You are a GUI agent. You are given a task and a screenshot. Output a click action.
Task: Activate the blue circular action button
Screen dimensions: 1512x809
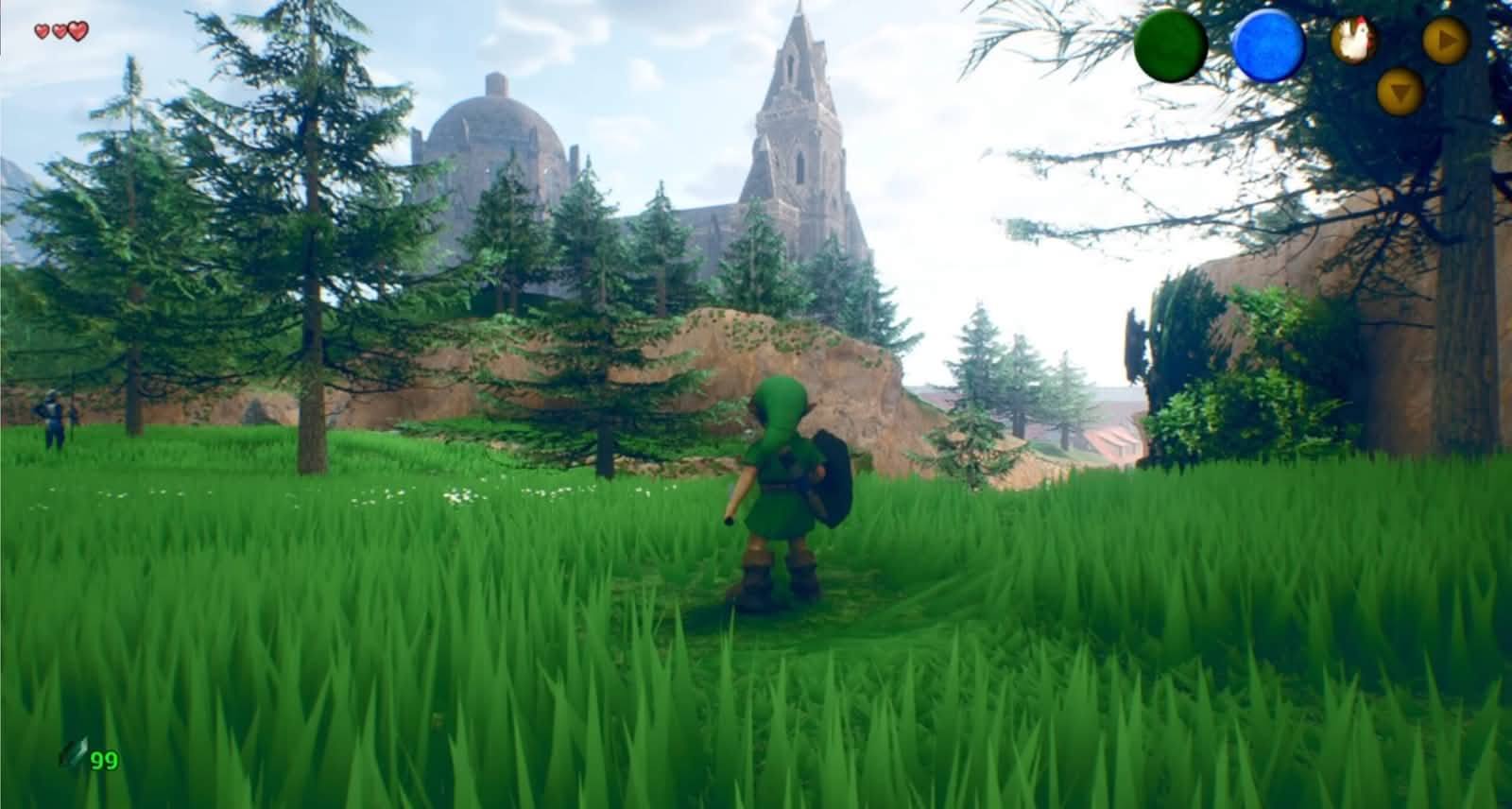click(1268, 44)
